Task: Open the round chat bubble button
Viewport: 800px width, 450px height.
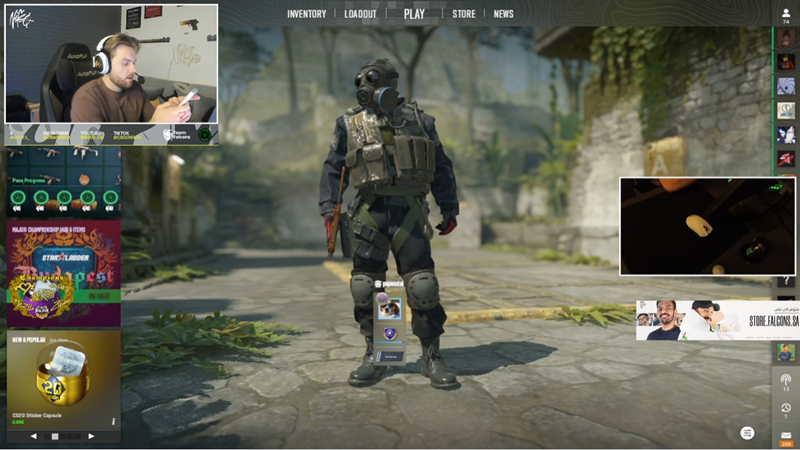Action: pyautogui.click(x=747, y=432)
